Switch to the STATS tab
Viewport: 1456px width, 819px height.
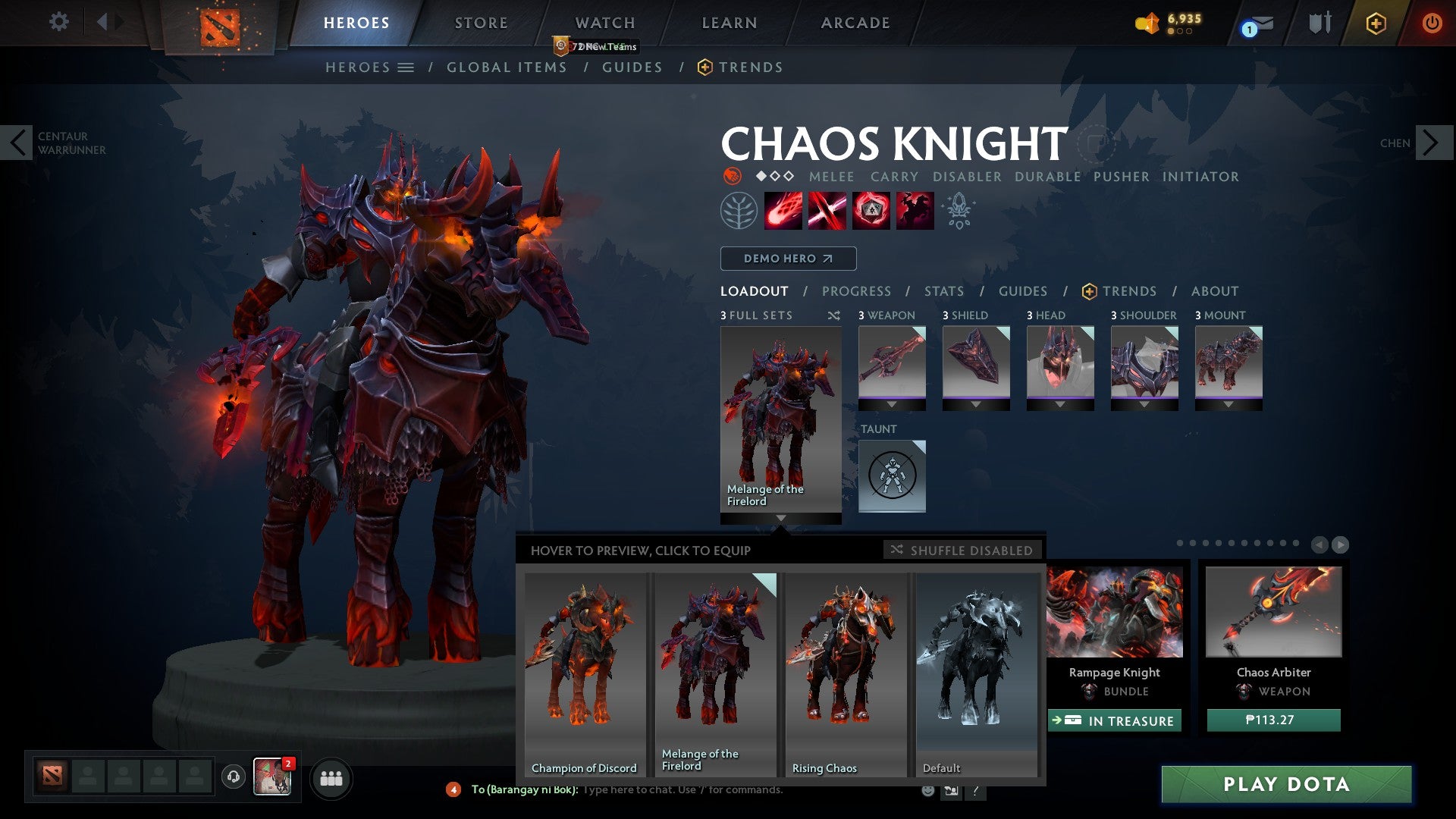pyautogui.click(x=943, y=291)
